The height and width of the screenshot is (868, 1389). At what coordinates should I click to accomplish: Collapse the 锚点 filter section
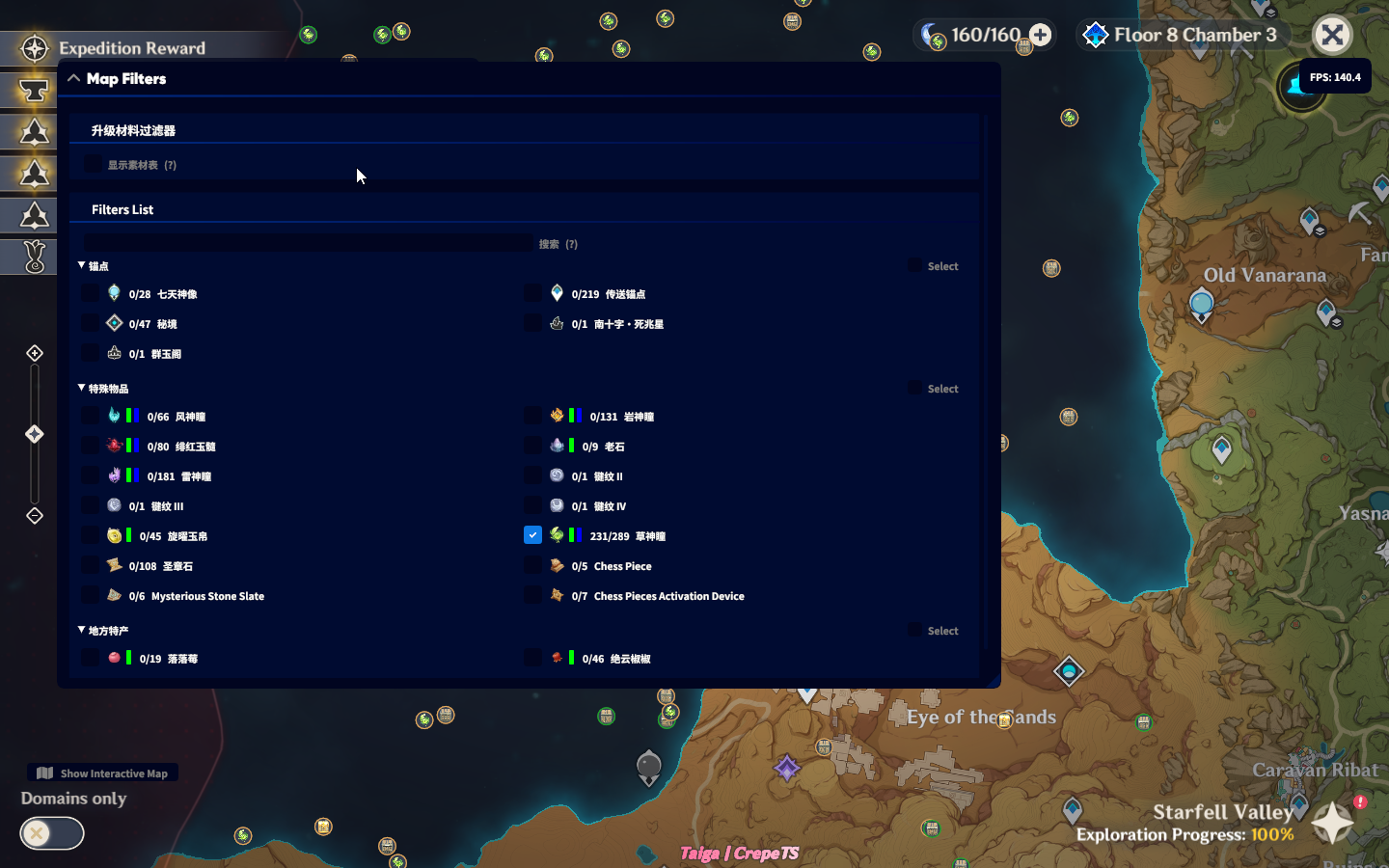(x=81, y=266)
